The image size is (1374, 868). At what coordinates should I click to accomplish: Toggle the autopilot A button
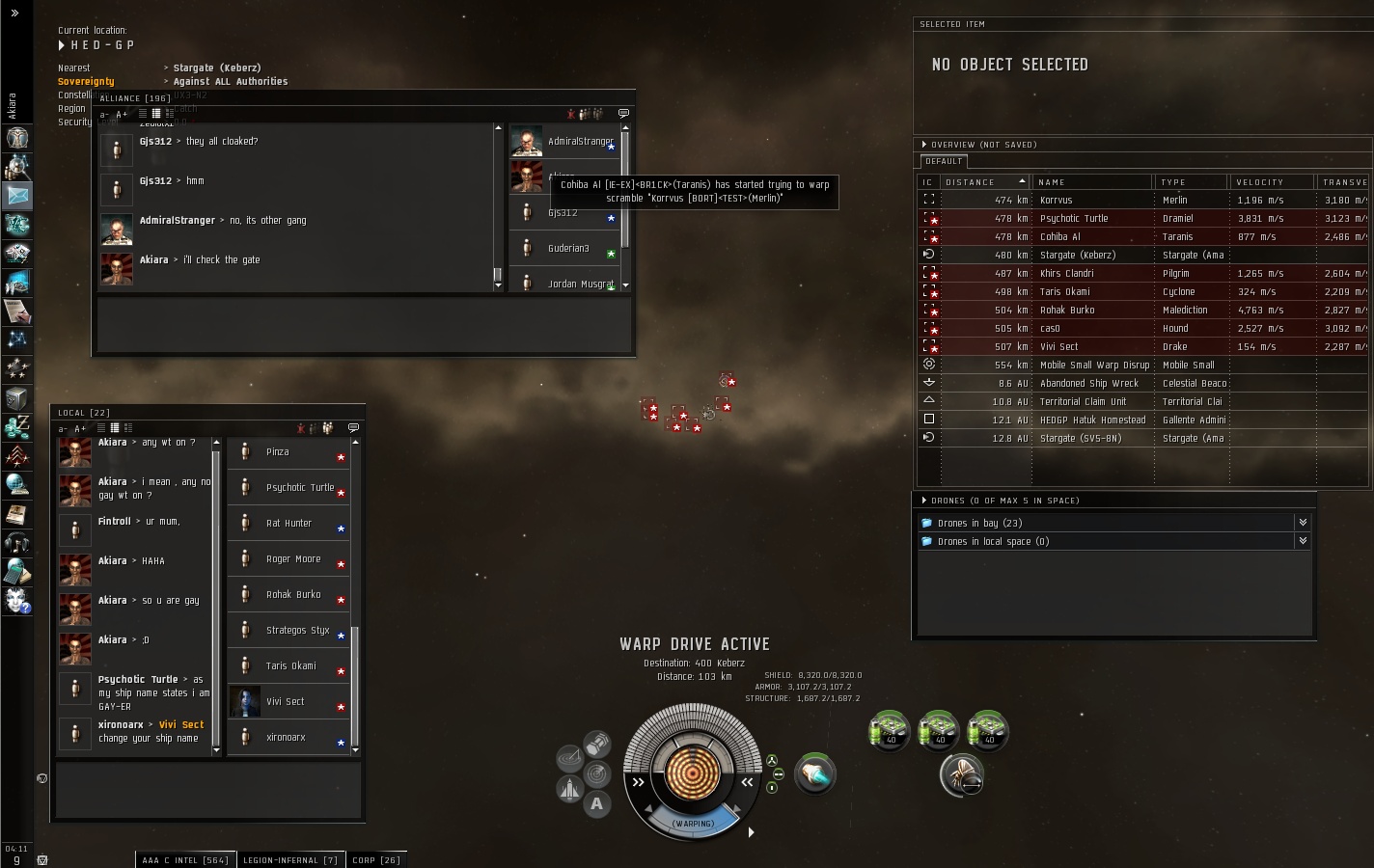(597, 803)
